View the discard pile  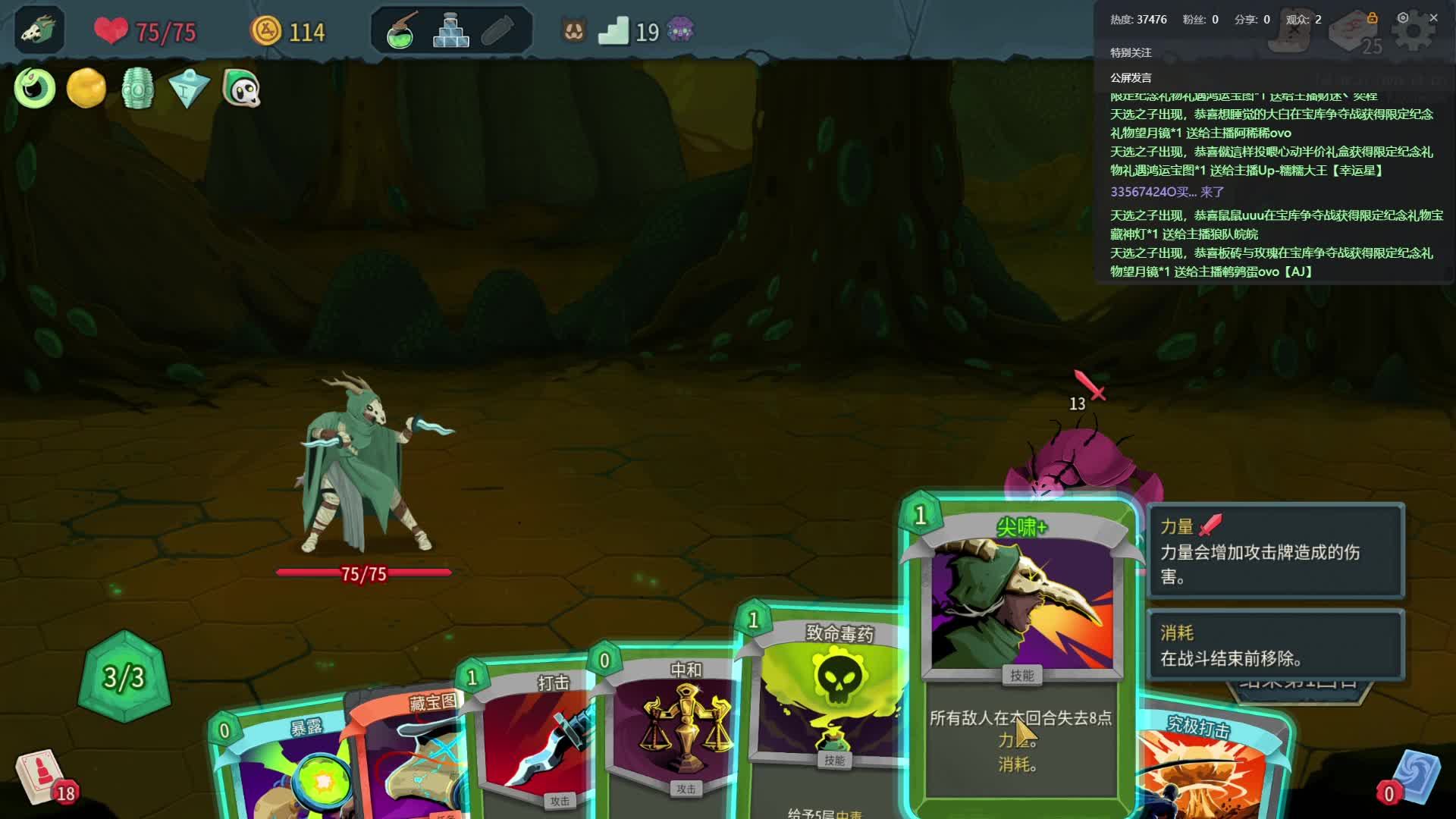(1410, 779)
